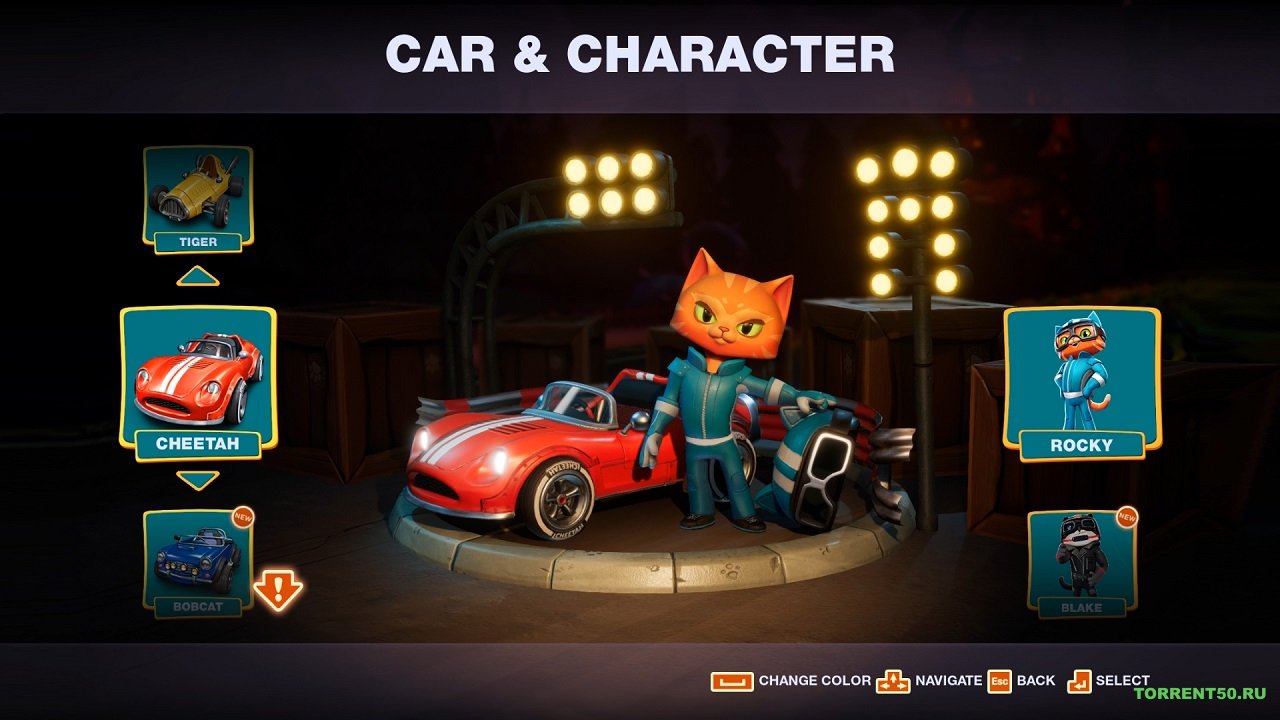Viewport: 1280px width, 720px height.
Task: Pick the Bobcat car tile
Action: tap(198, 562)
